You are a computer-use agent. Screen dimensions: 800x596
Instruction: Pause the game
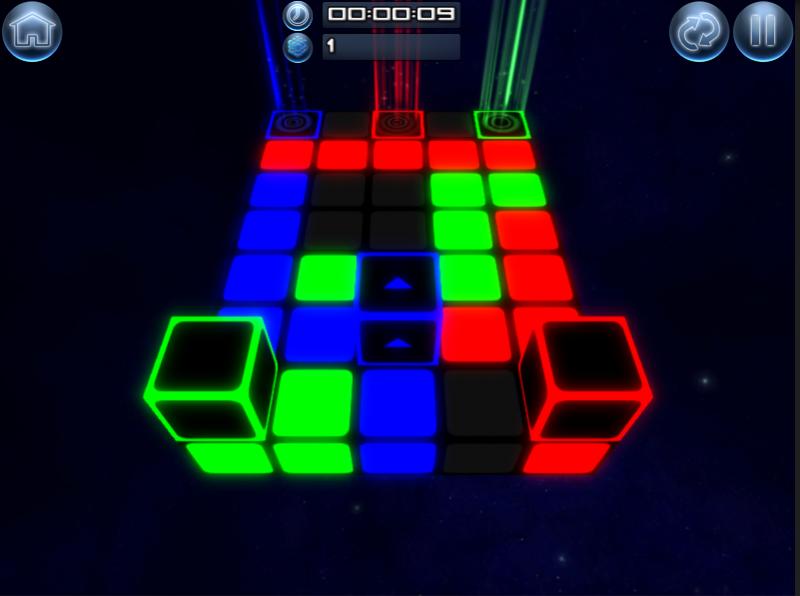pyautogui.click(x=763, y=32)
